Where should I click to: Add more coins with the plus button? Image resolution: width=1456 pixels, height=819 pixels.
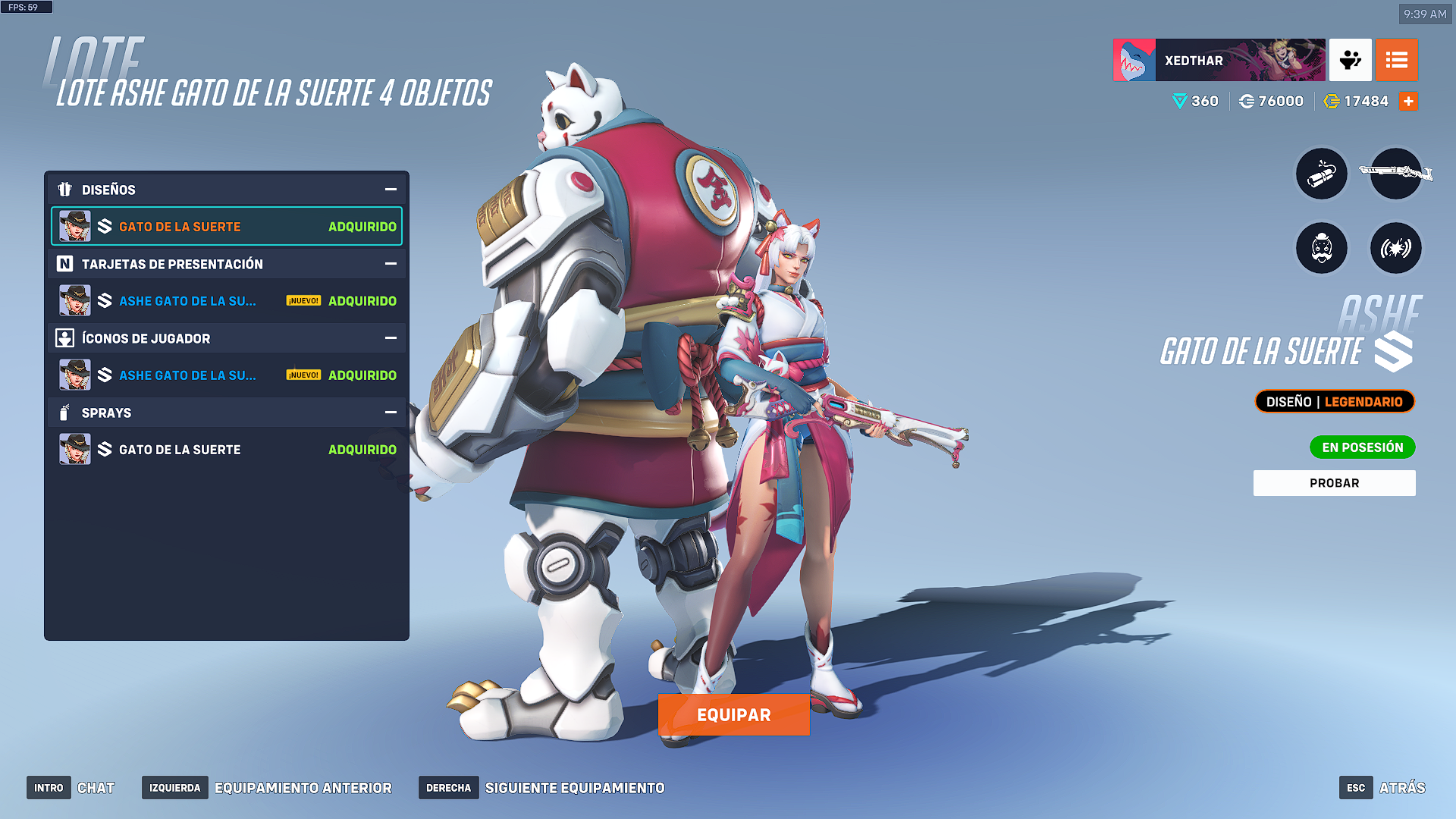pyautogui.click(x=1408, y=102)
